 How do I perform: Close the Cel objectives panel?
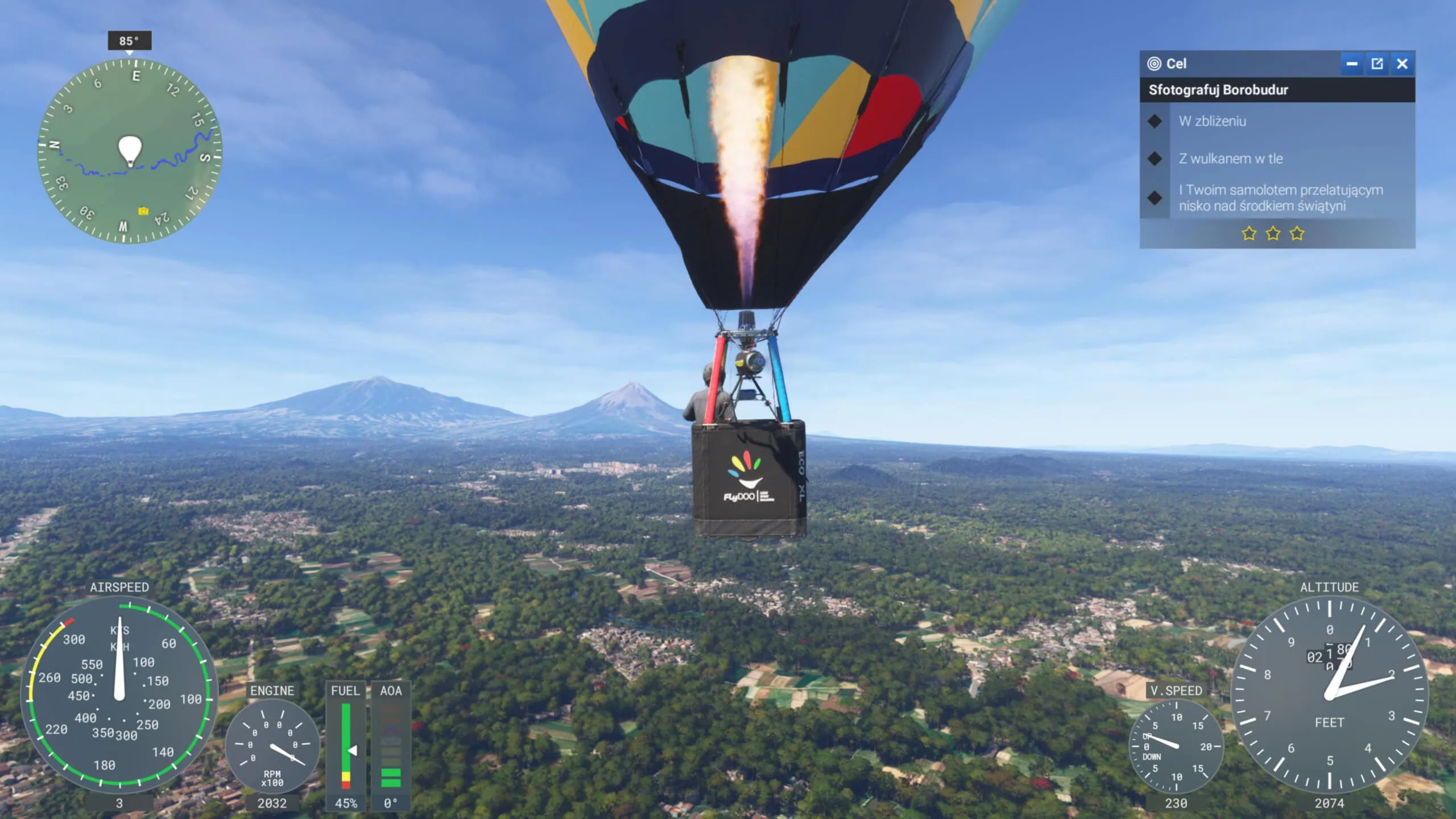1402,64
